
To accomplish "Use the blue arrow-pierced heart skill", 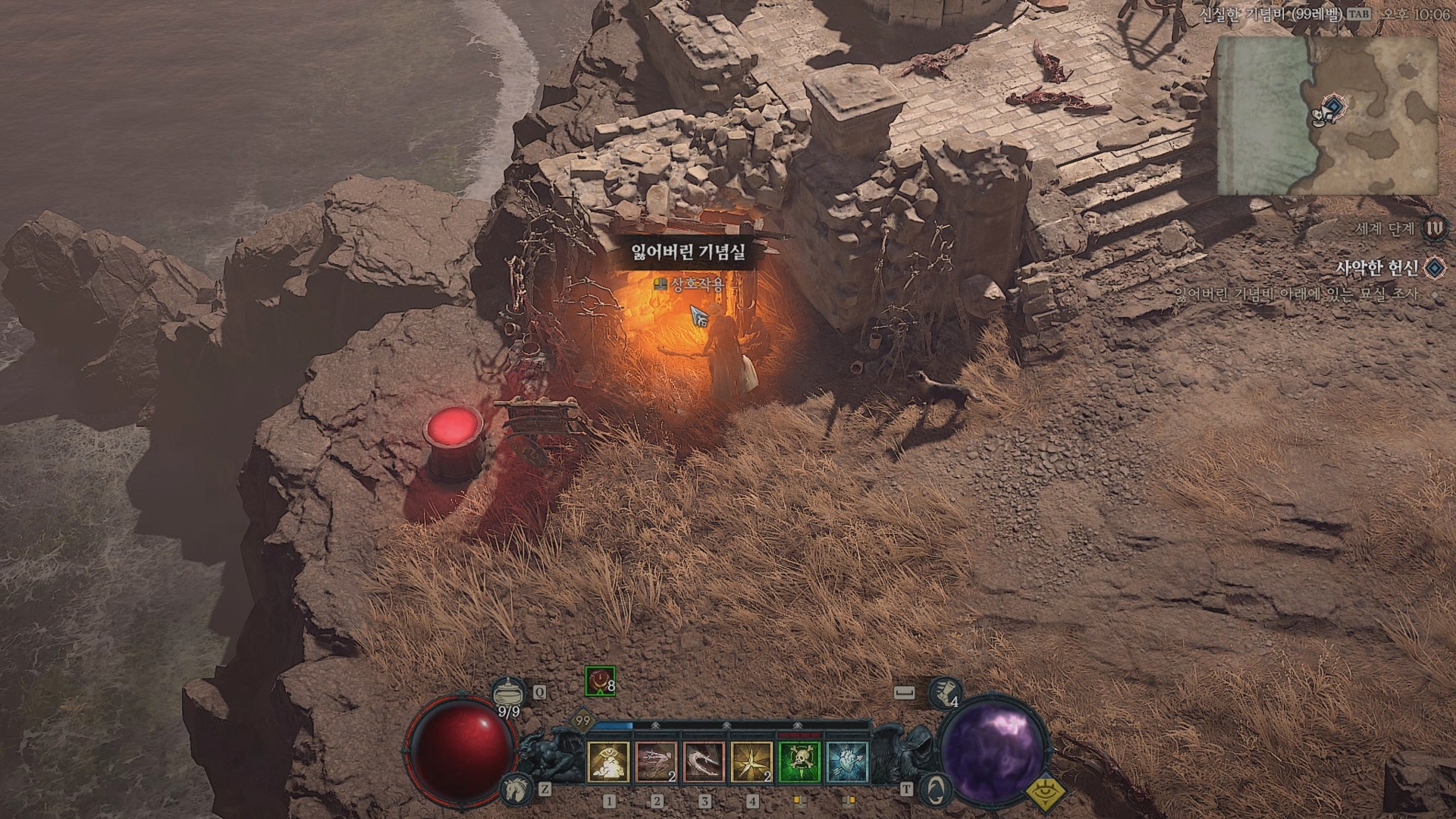I will (x=848, y=762).
